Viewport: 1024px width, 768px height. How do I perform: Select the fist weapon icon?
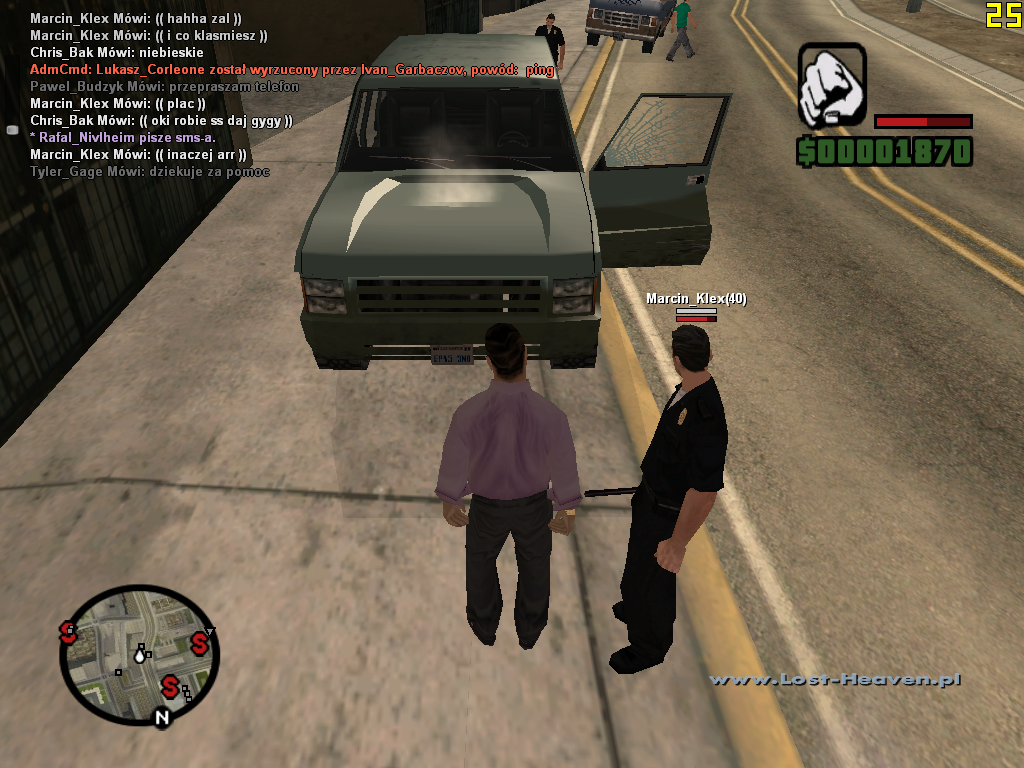[832, 85]
